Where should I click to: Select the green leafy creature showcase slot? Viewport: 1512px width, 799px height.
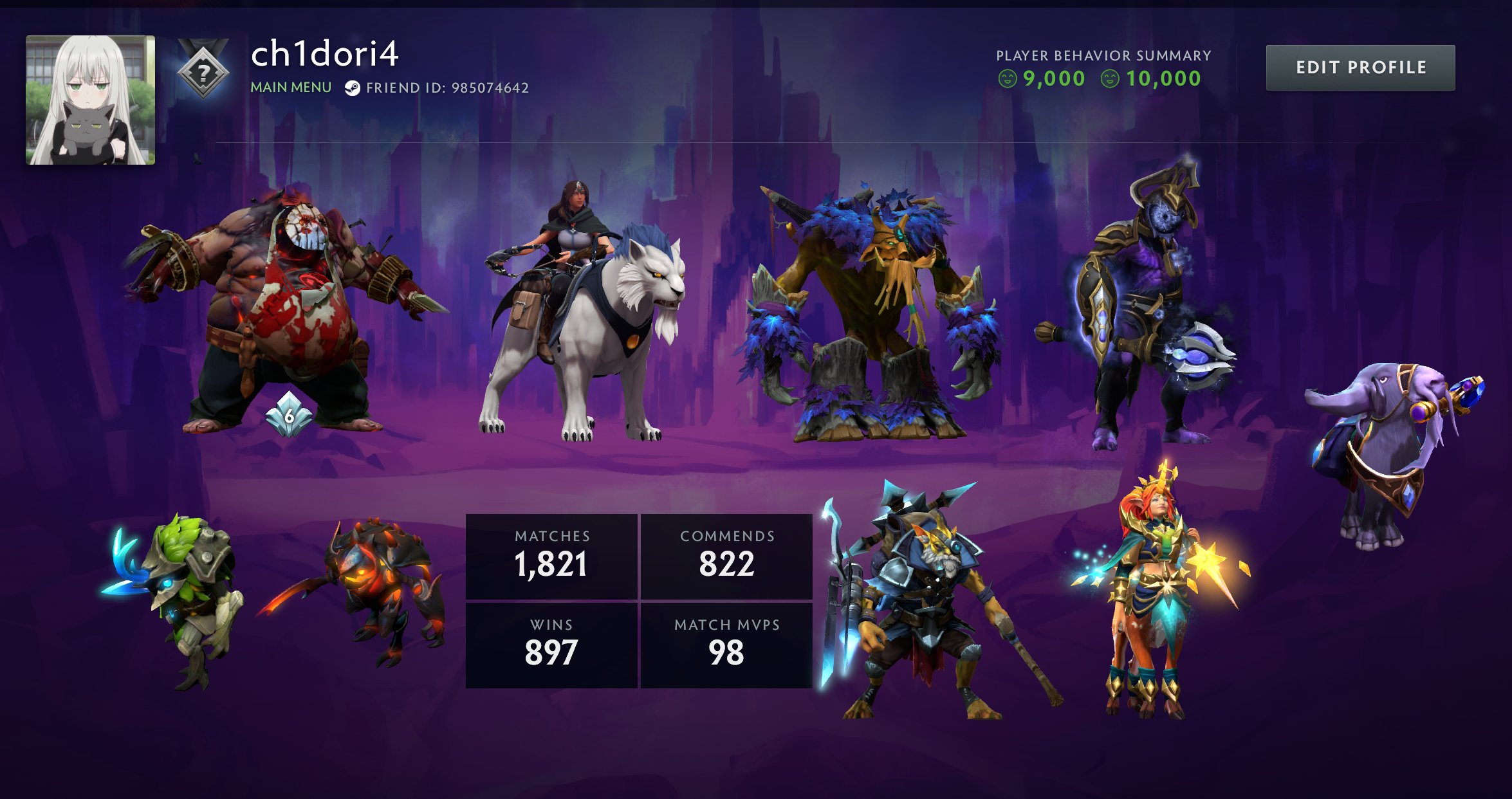coord(183,598)
